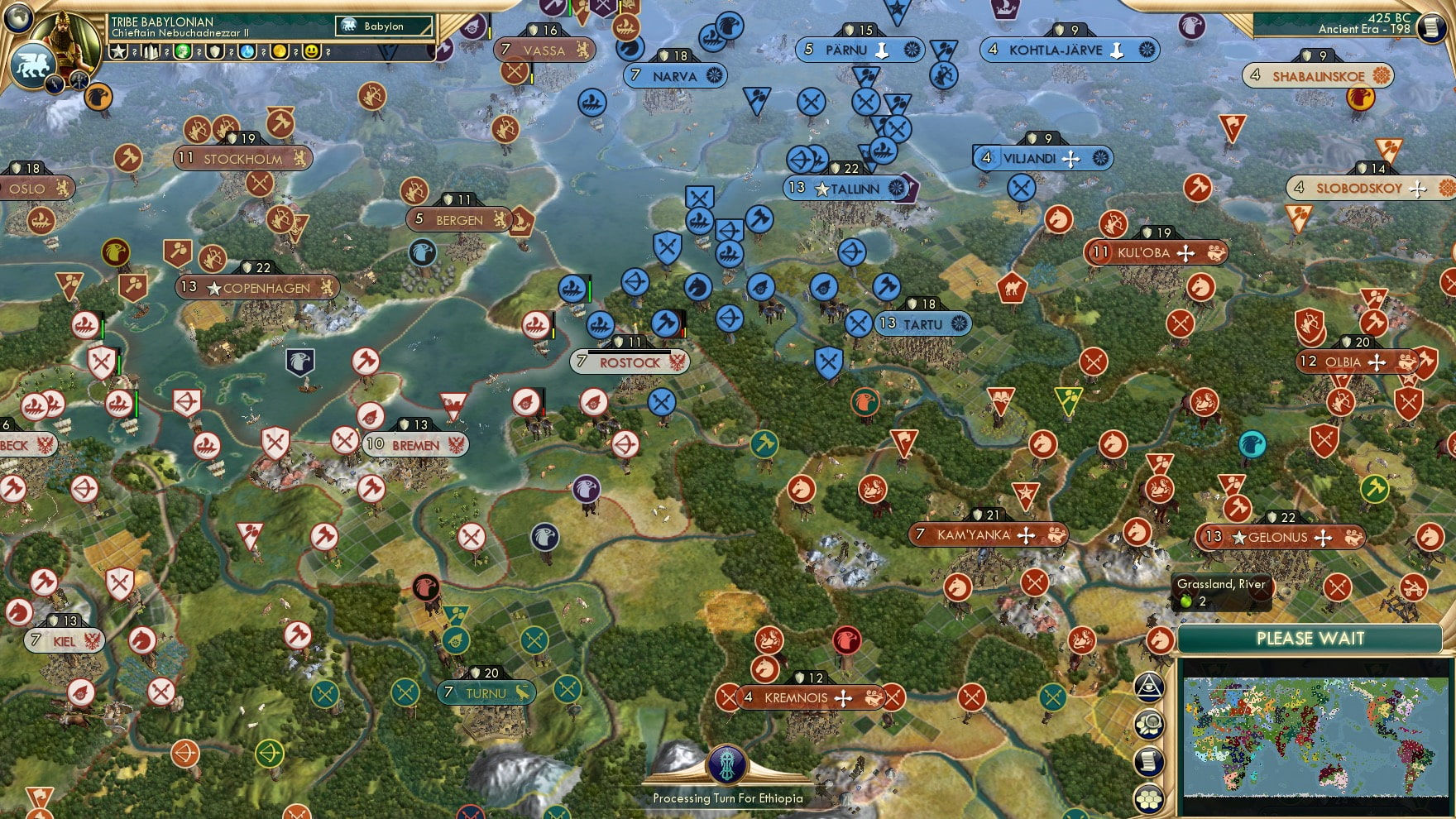This screenshot has height=819, width=1456.
Task: Open the globe view icon
Action: coord(18,16)
